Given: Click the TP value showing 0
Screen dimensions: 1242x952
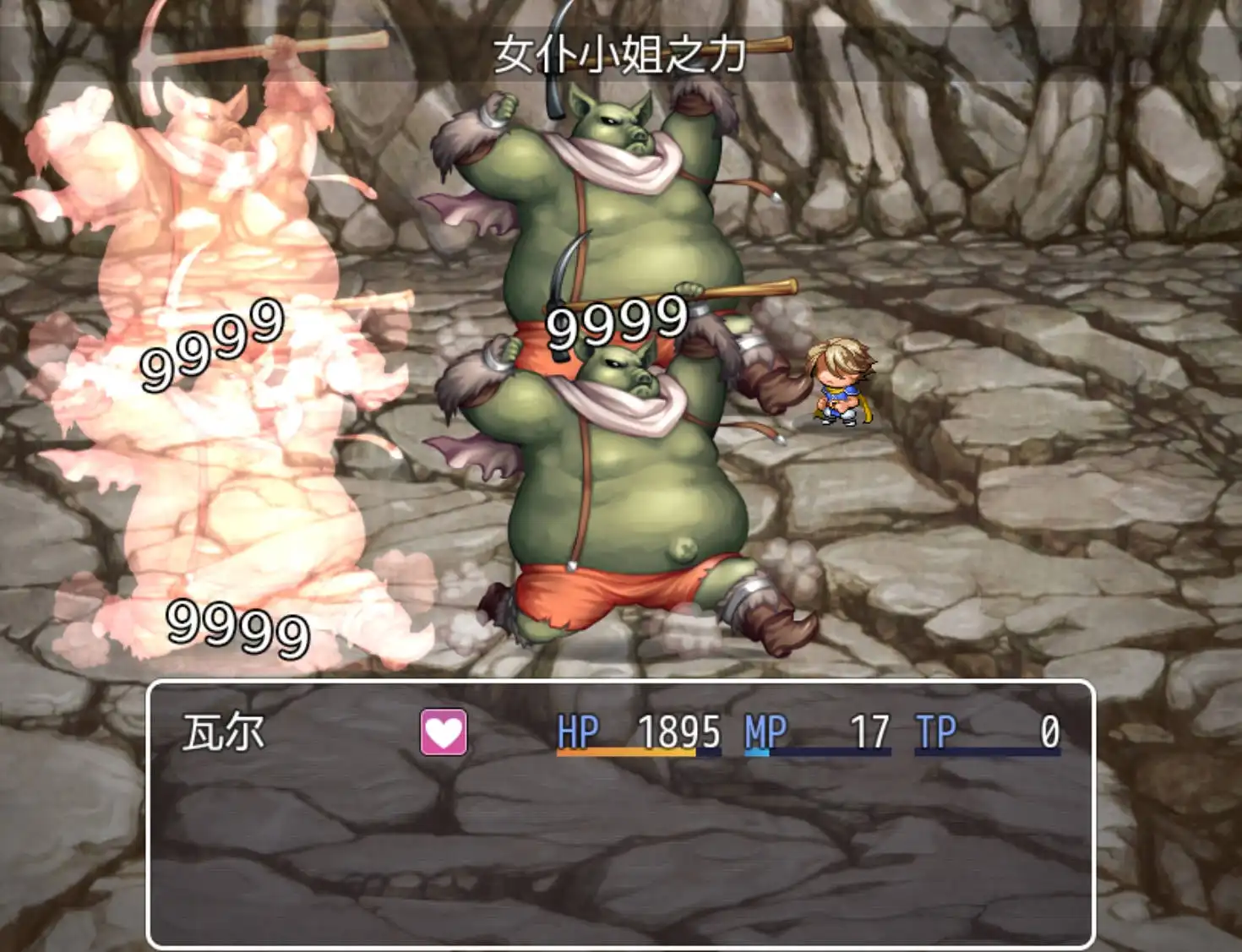Looking at the screenshot, I should (1050, 730).
